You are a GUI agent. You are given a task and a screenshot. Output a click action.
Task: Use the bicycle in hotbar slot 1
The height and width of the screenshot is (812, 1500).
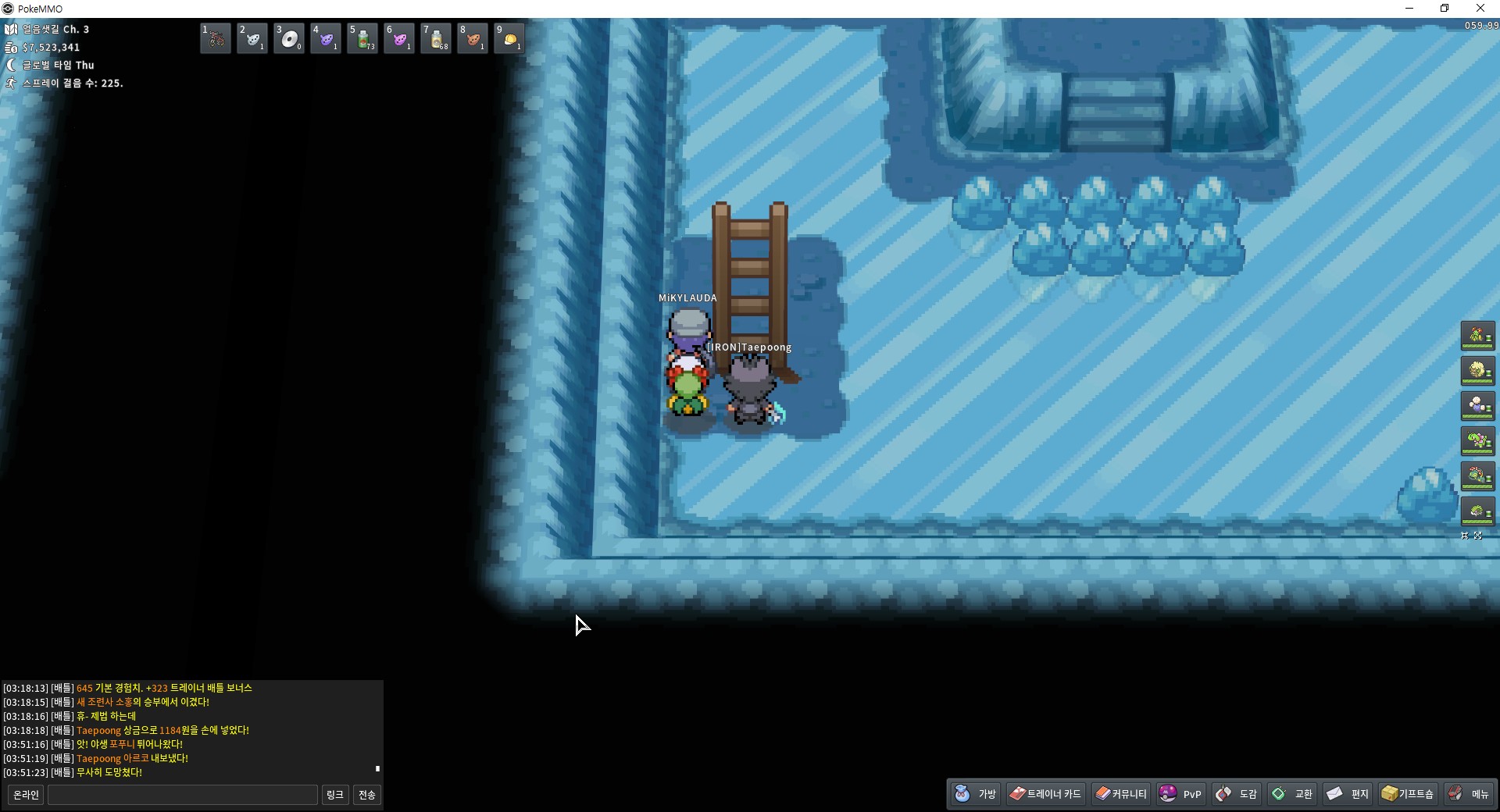click(216, 38)
